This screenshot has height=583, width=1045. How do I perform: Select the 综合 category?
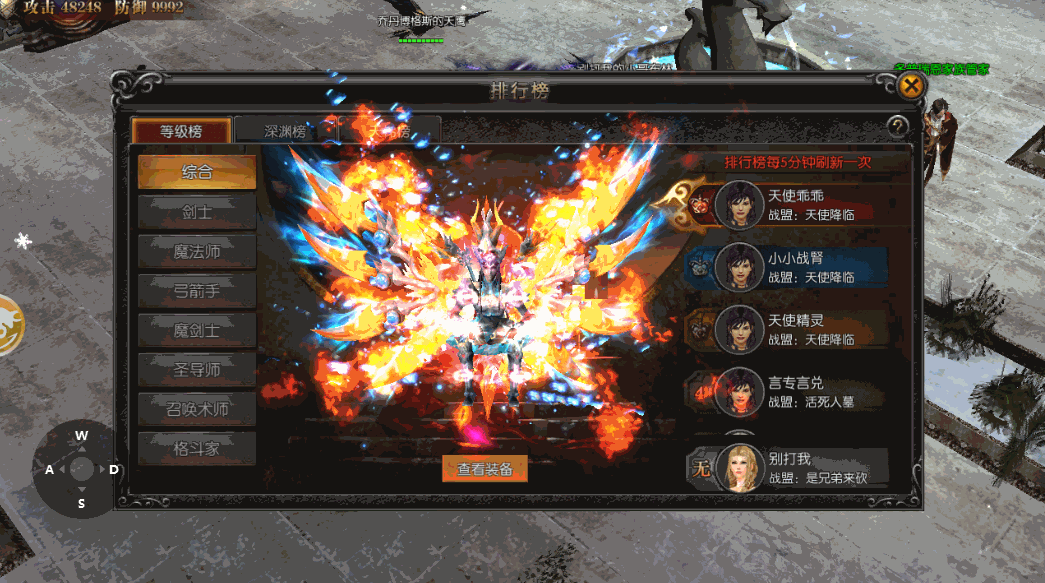197,172
